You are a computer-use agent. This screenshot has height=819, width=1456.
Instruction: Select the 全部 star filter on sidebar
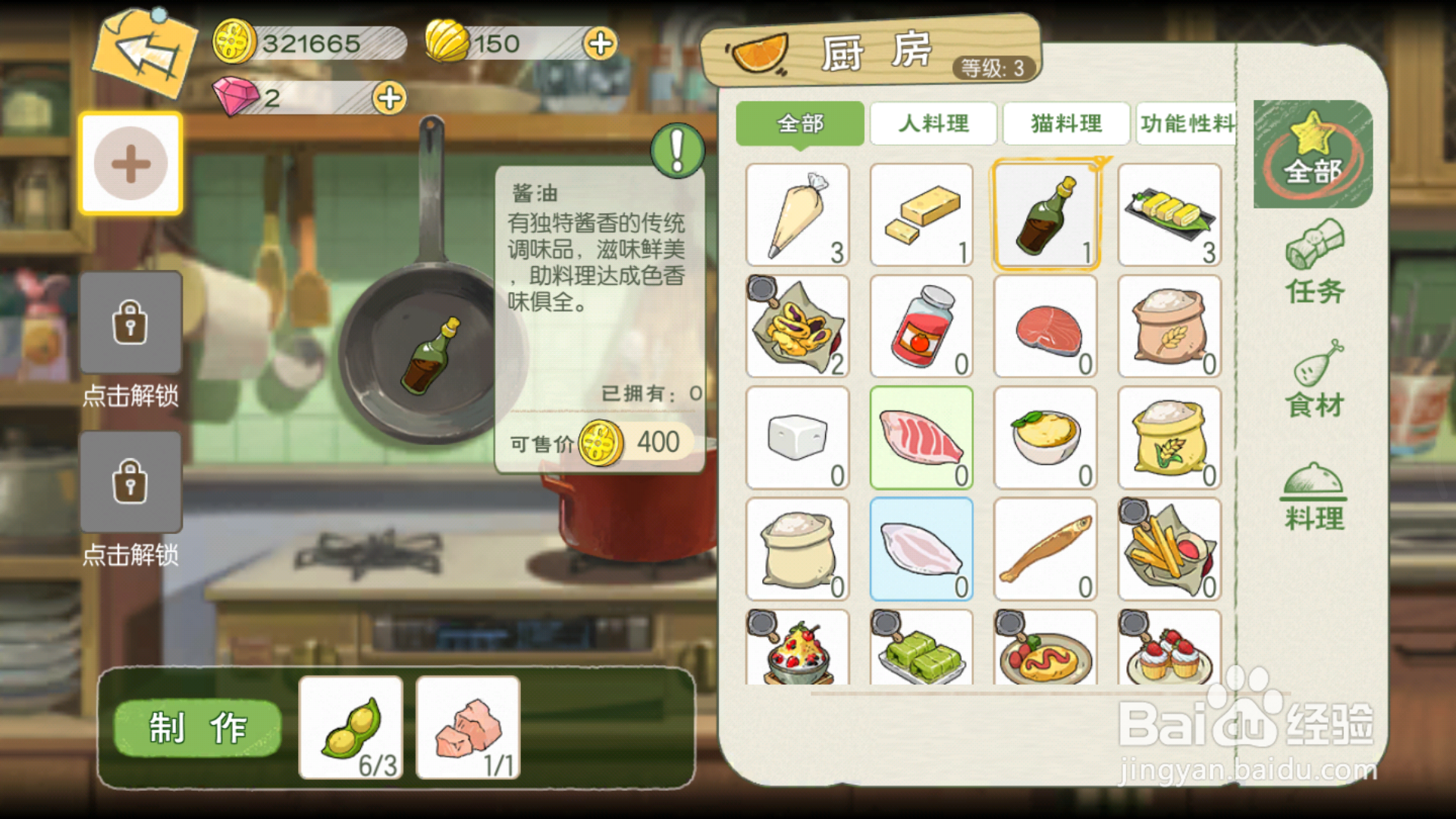coord(1313,155)
